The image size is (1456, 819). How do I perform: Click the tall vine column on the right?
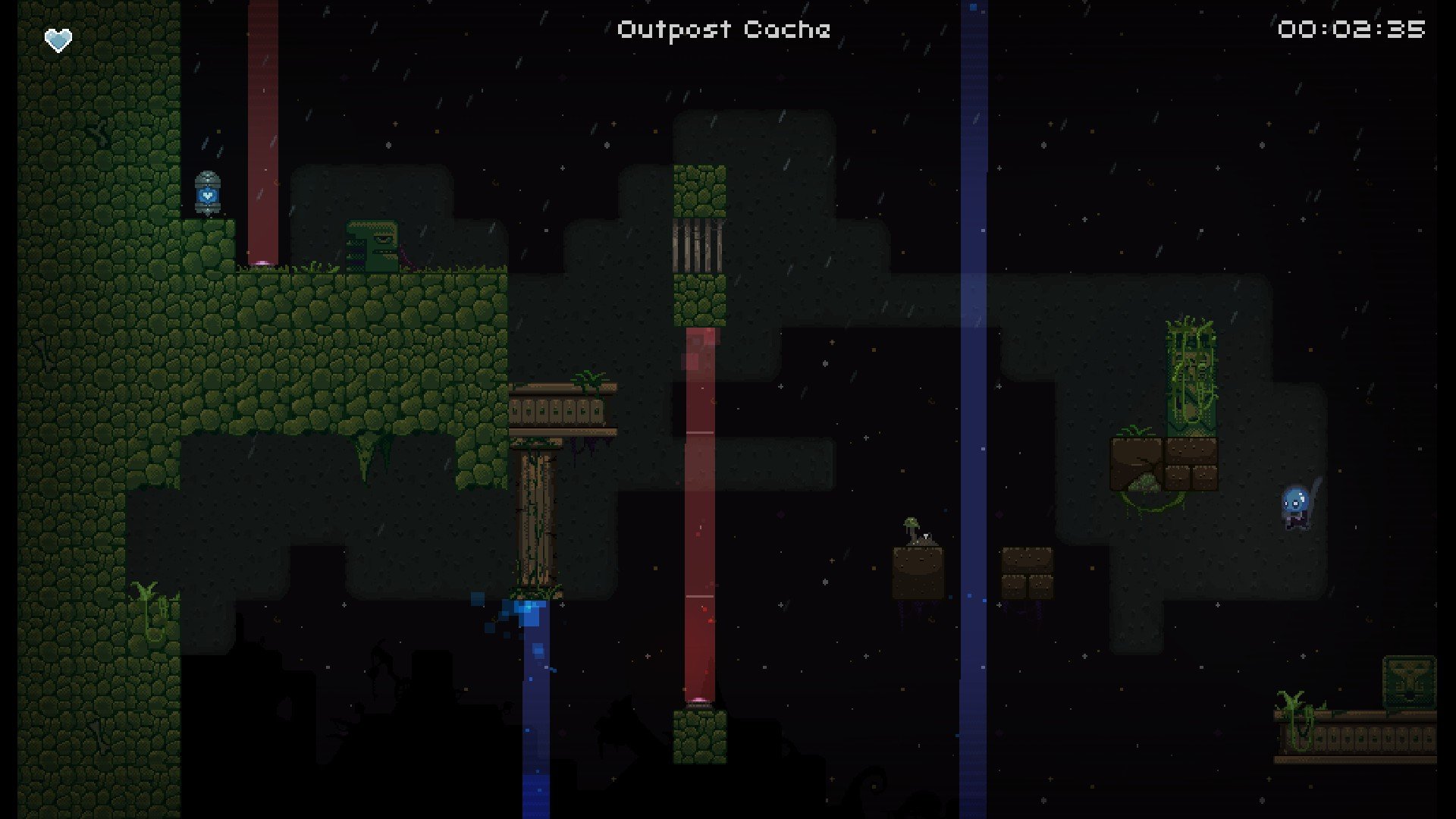(1191, 372)
